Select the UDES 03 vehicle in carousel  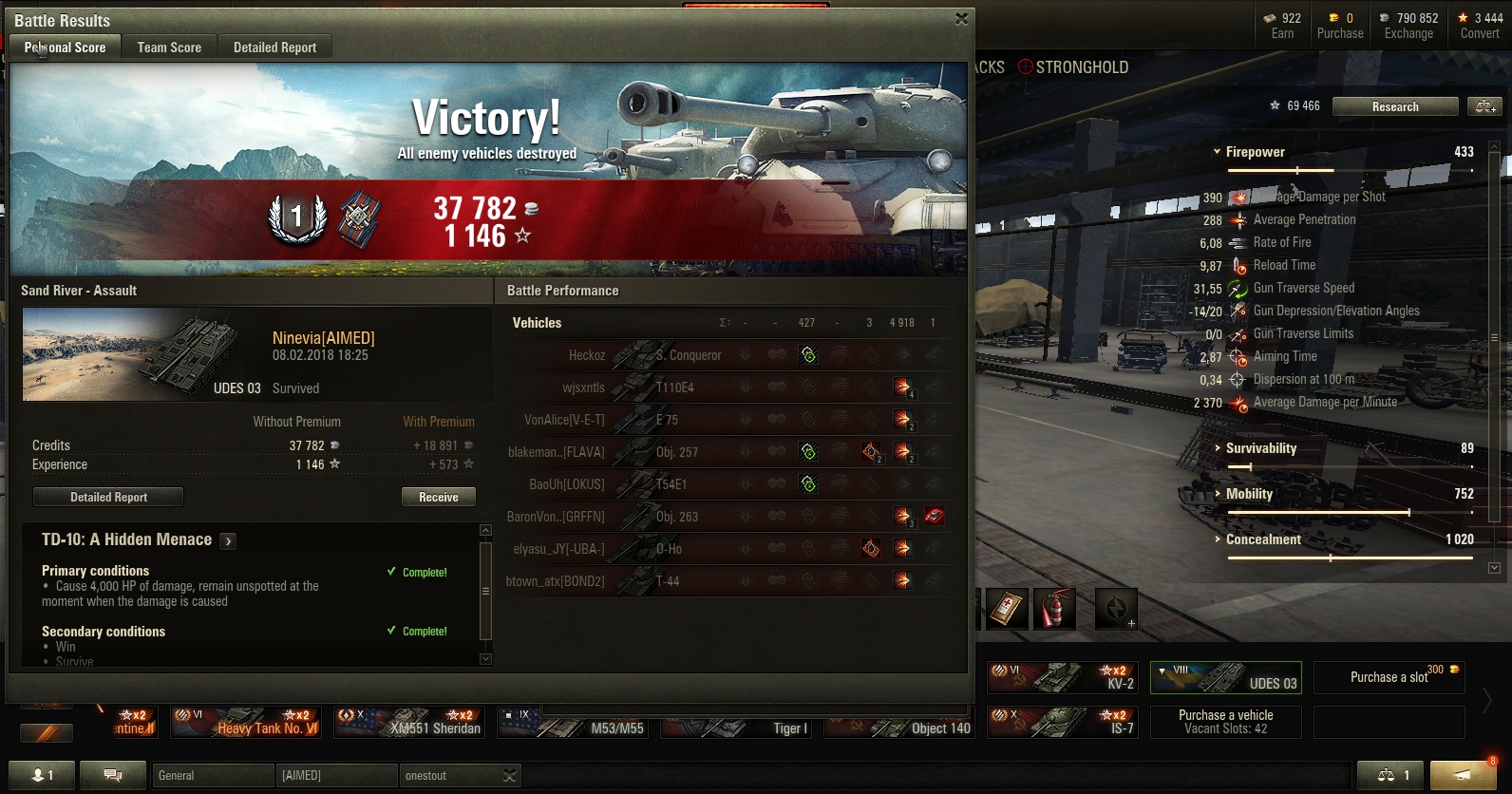[x=1225, y=678]
